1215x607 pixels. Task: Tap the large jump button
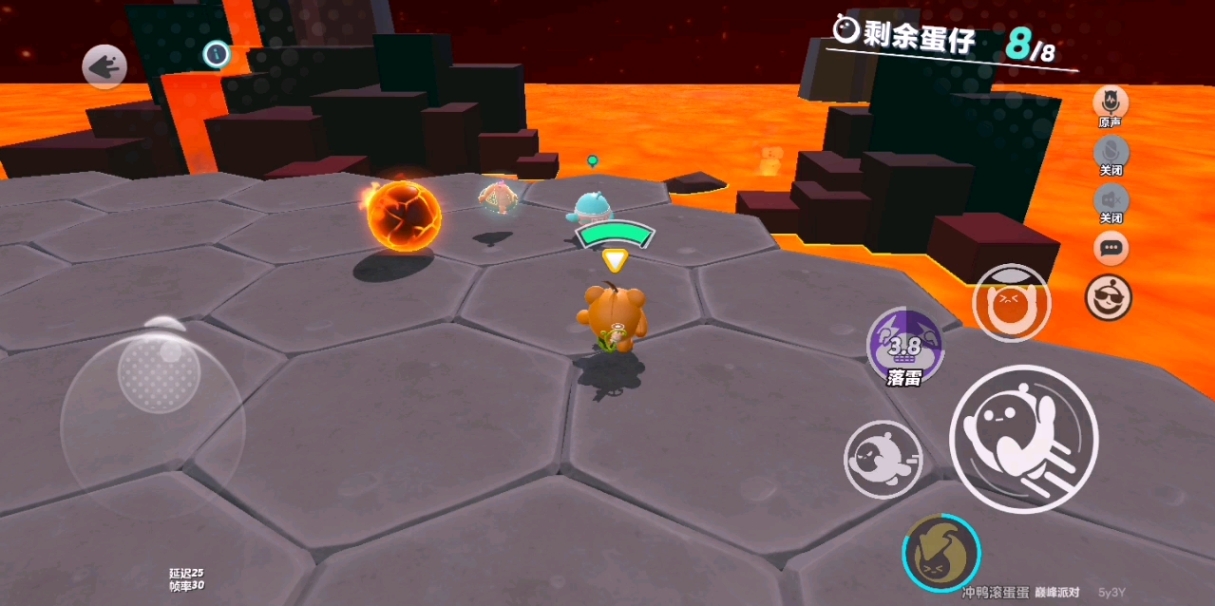[x=1022, y=438]
